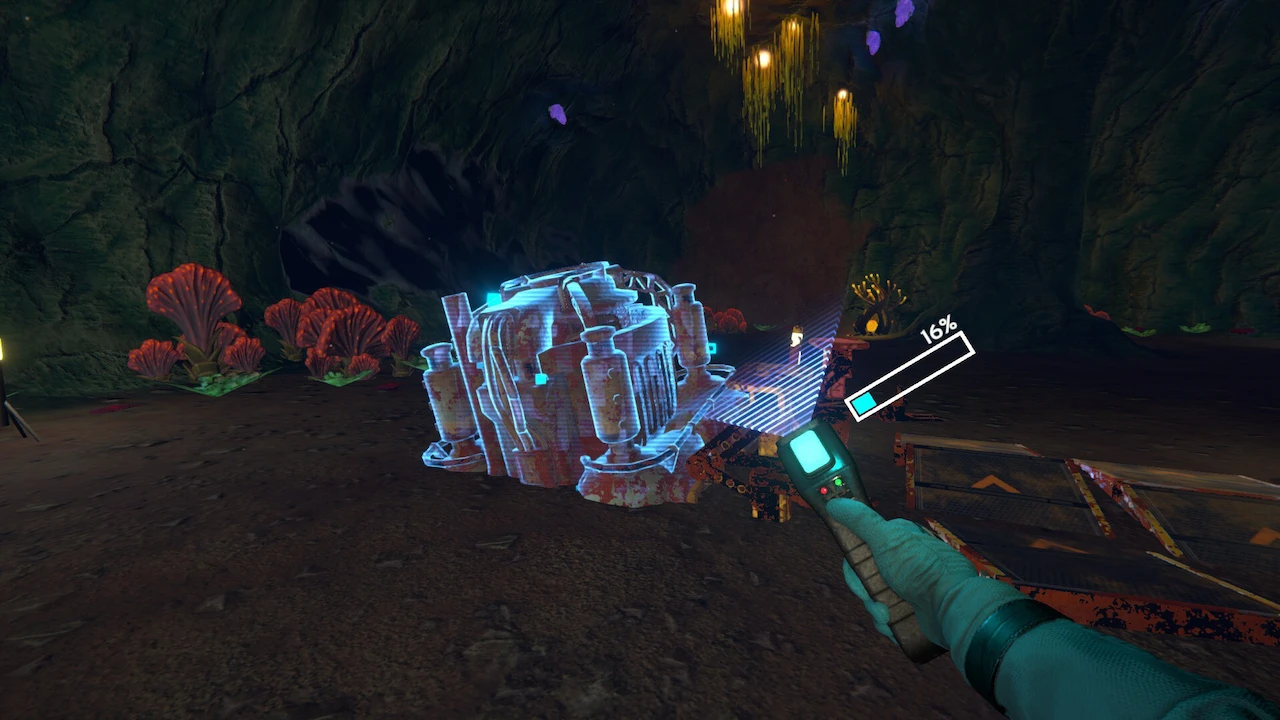Select the cyan scan marker on the hologram's right edge
The width and height of the screenshot is (1280, 720).
710,347
